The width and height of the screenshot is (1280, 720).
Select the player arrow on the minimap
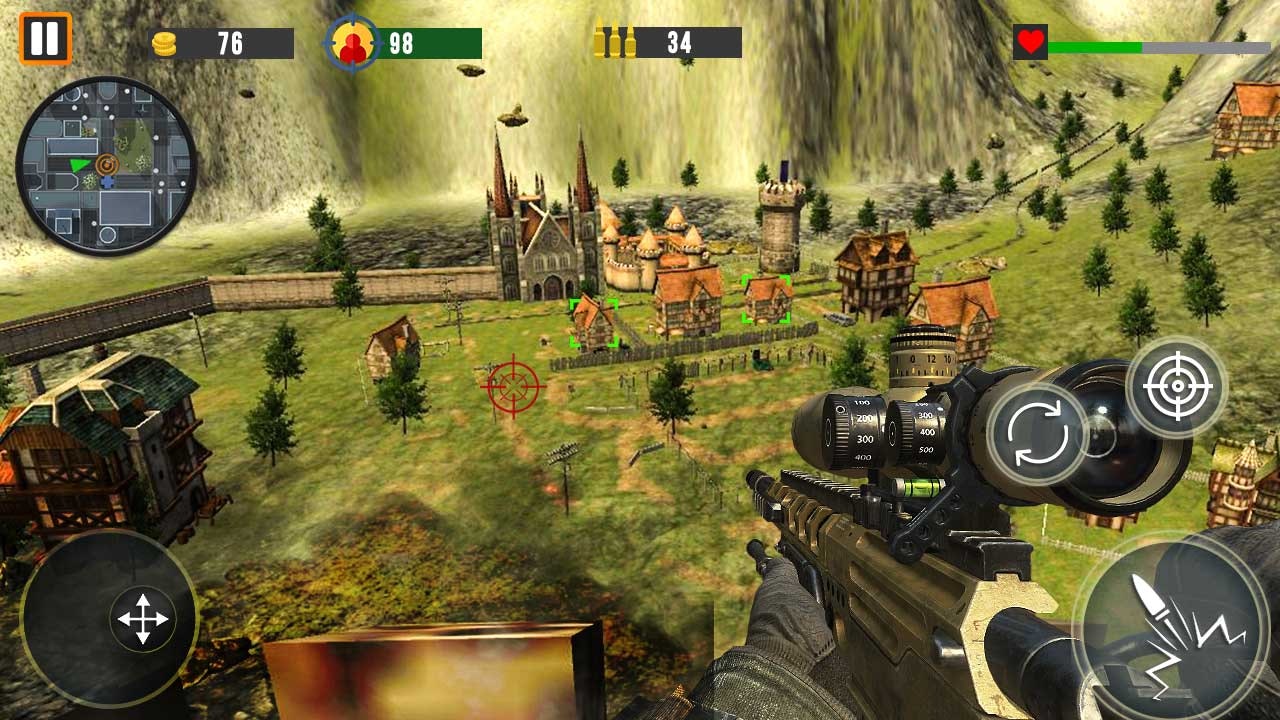click(x=78, y=165)
